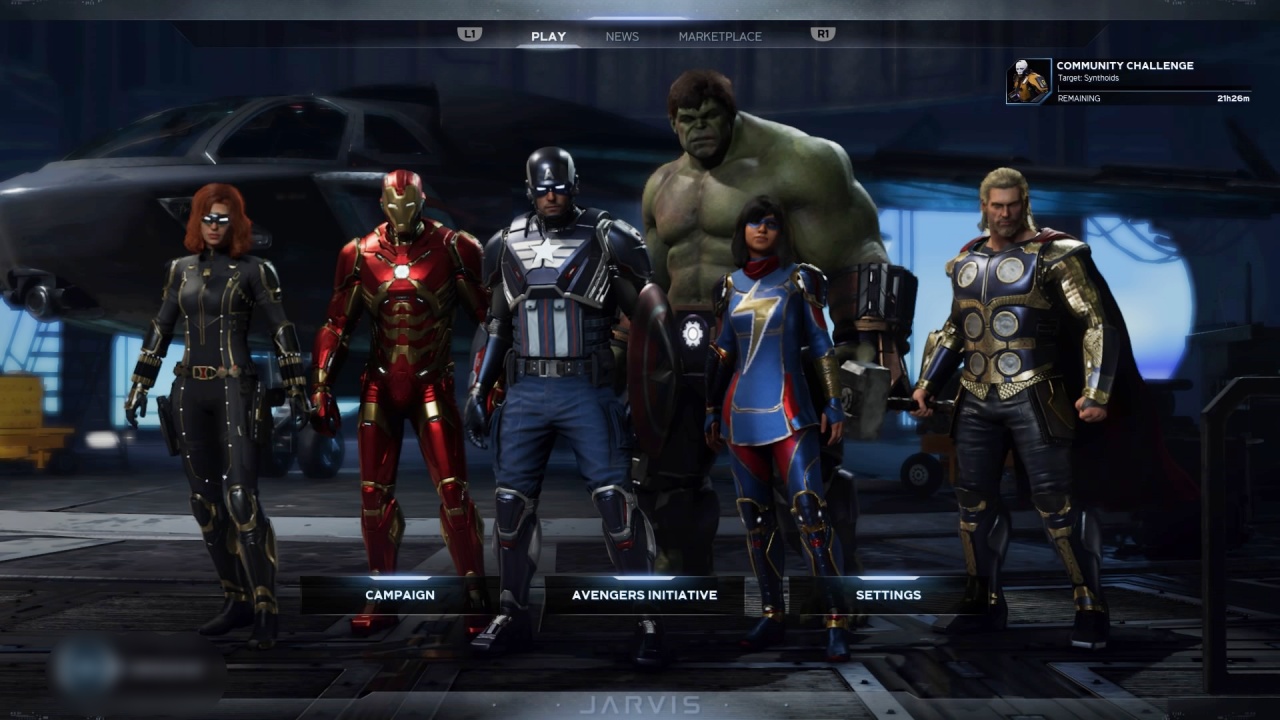Open the Settings menu
This screenshot has width=1280, height=720.
pyautogui.click(x=888, y=595)
